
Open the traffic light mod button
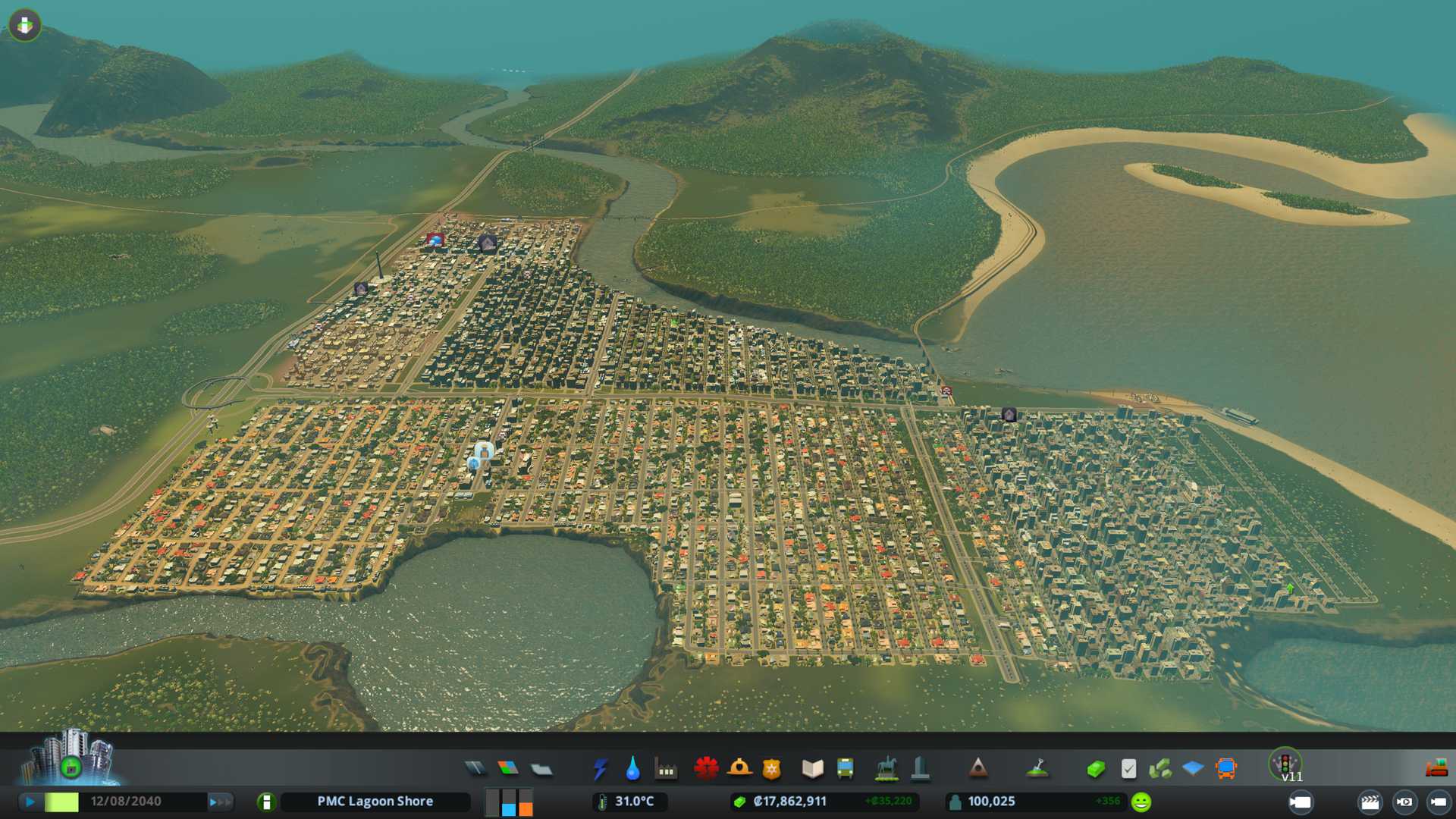point(1285,763)
